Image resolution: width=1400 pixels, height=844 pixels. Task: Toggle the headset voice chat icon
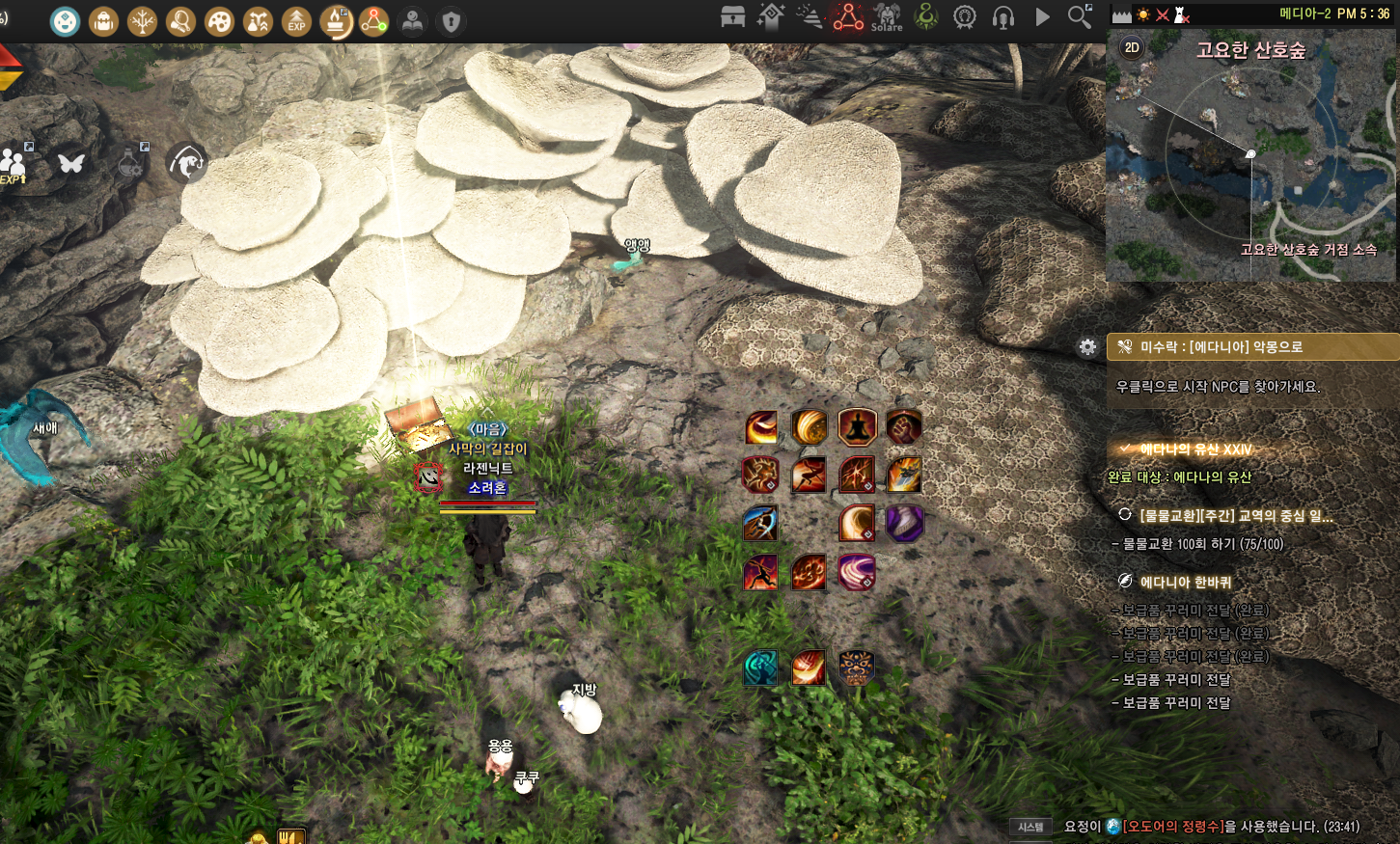1003,16
